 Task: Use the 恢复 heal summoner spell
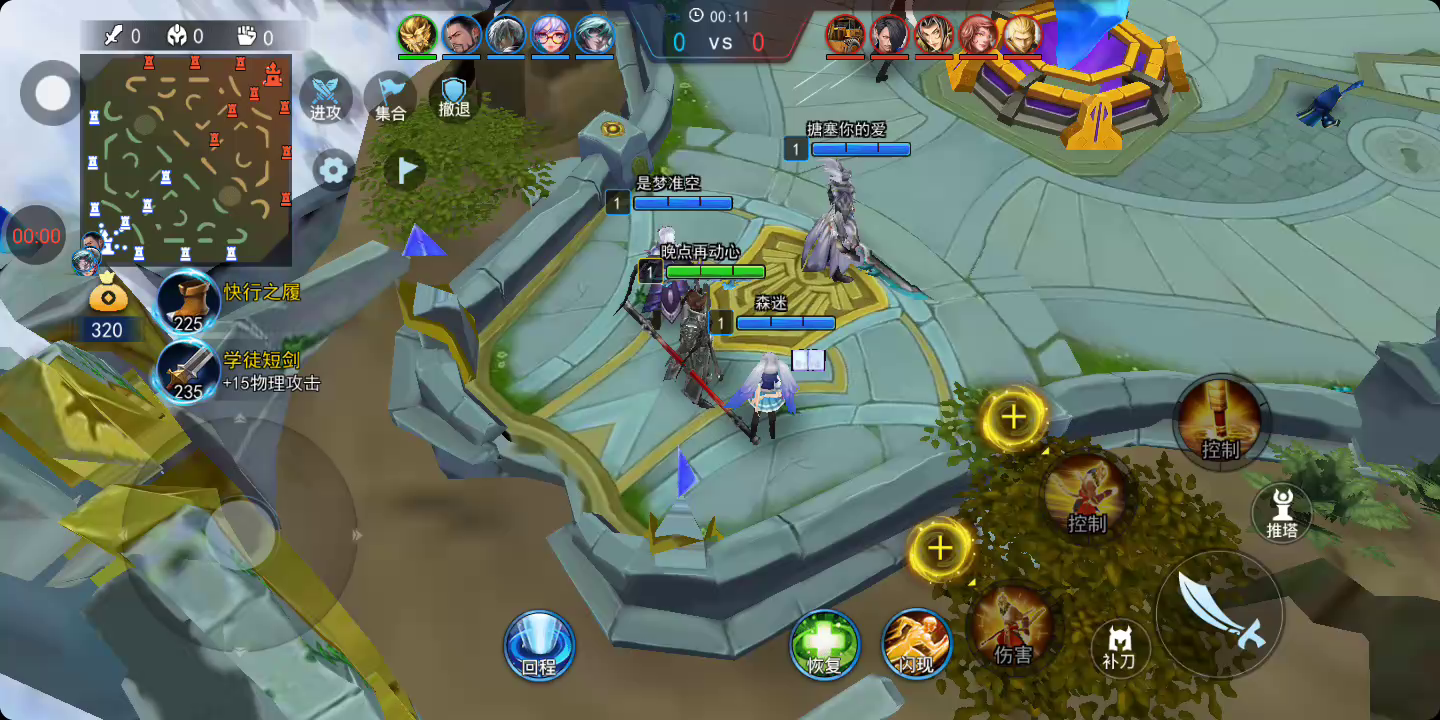pos(825,644)
